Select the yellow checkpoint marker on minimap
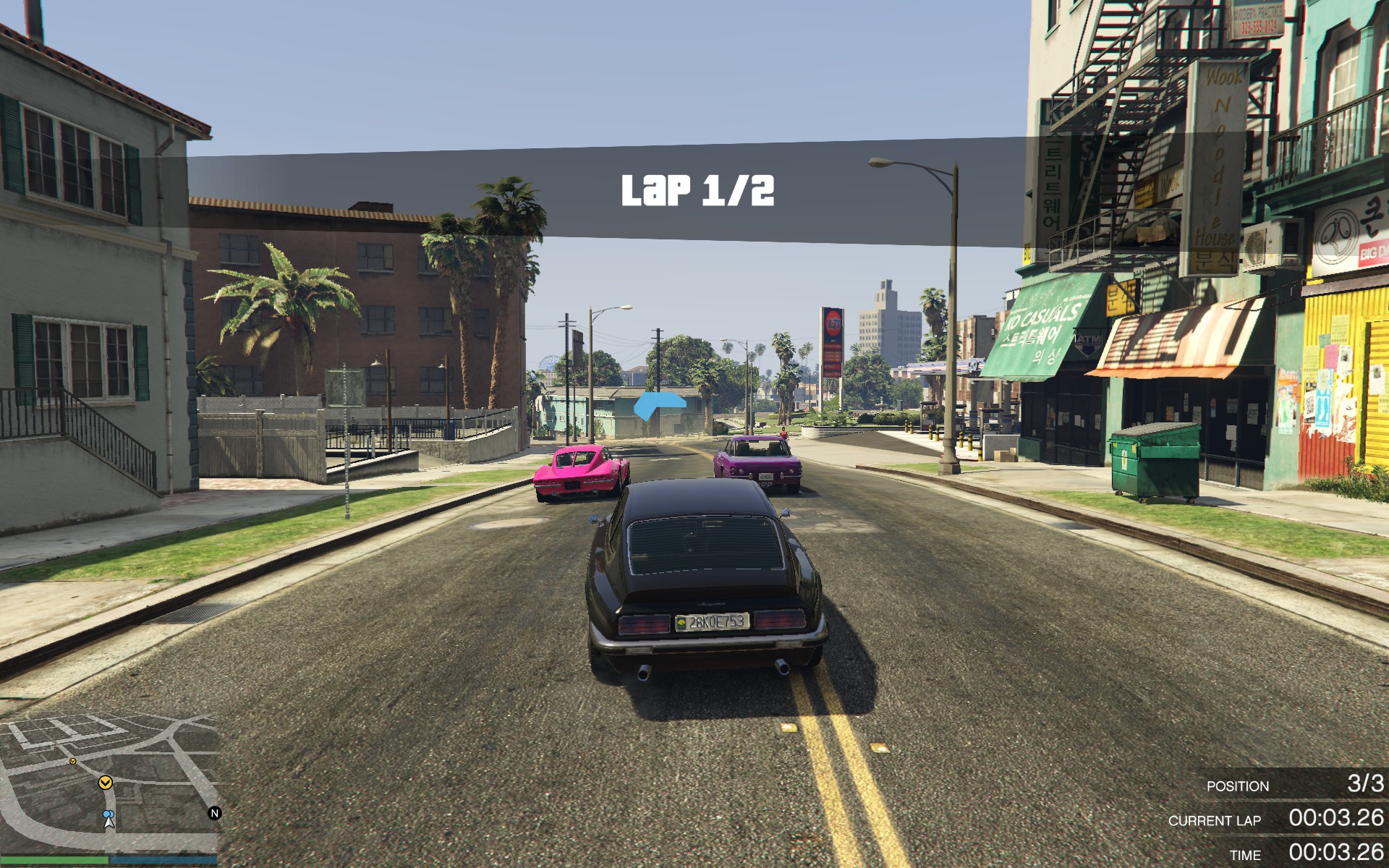 (106, 783)
